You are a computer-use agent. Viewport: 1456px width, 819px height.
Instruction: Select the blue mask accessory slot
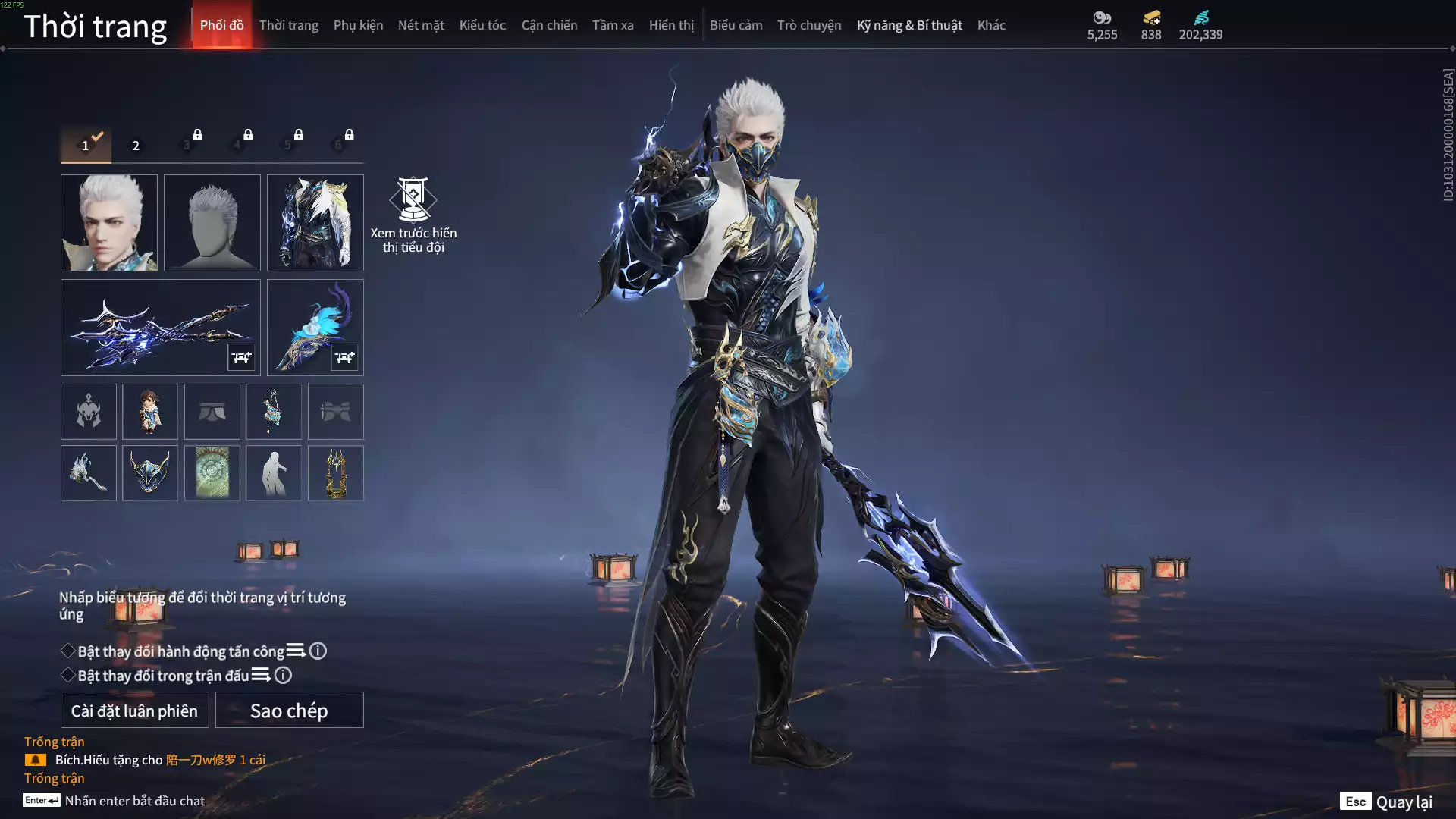tap(150, 473)
